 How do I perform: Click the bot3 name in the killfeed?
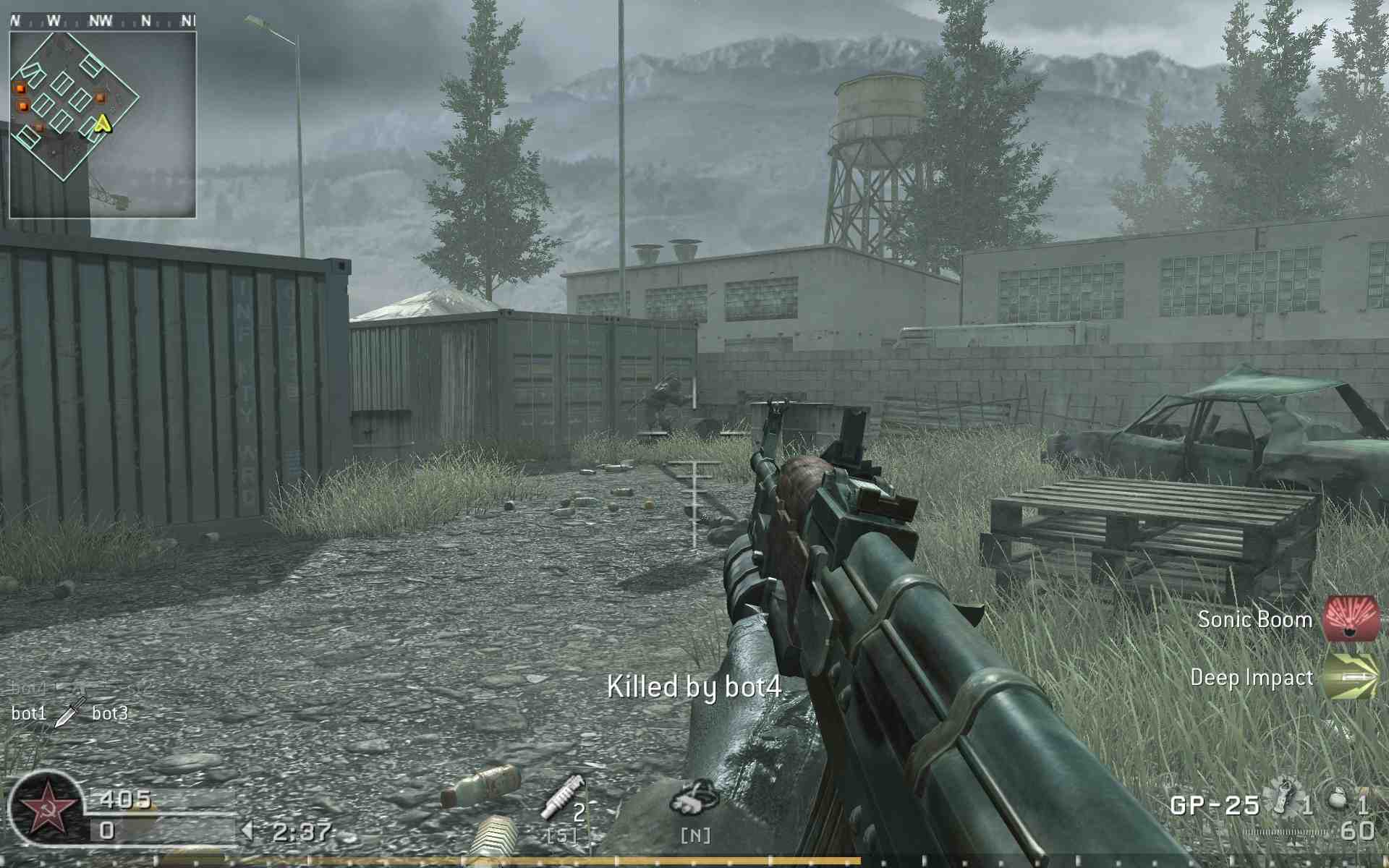[109, 713]
